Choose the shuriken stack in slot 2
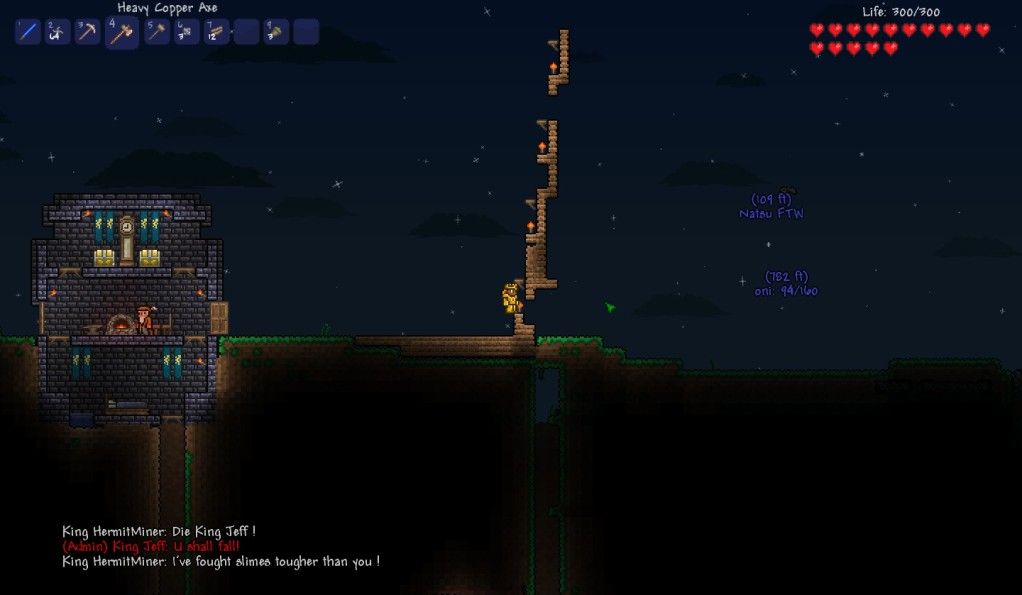The image size is (1022, 595). click(x=58, y=32)
